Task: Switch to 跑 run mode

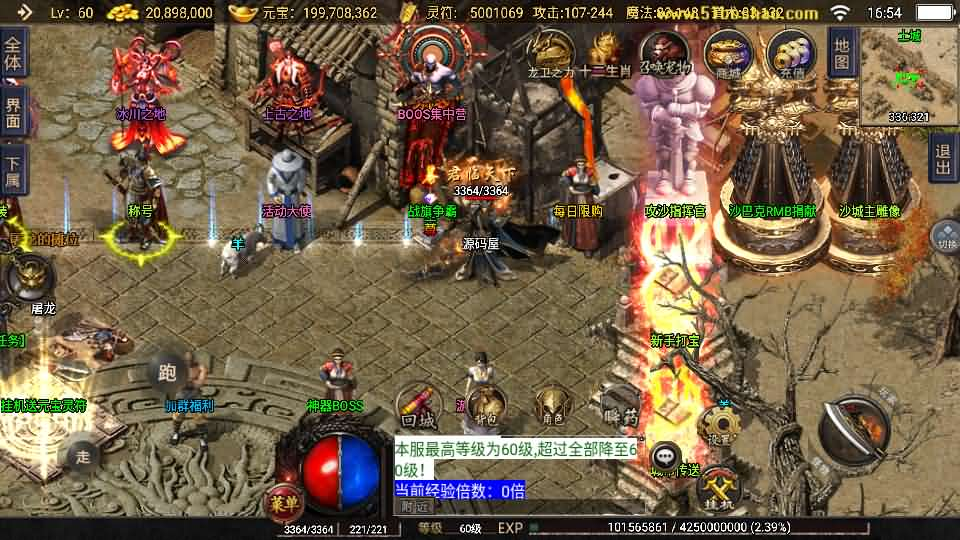Action: 167,373
